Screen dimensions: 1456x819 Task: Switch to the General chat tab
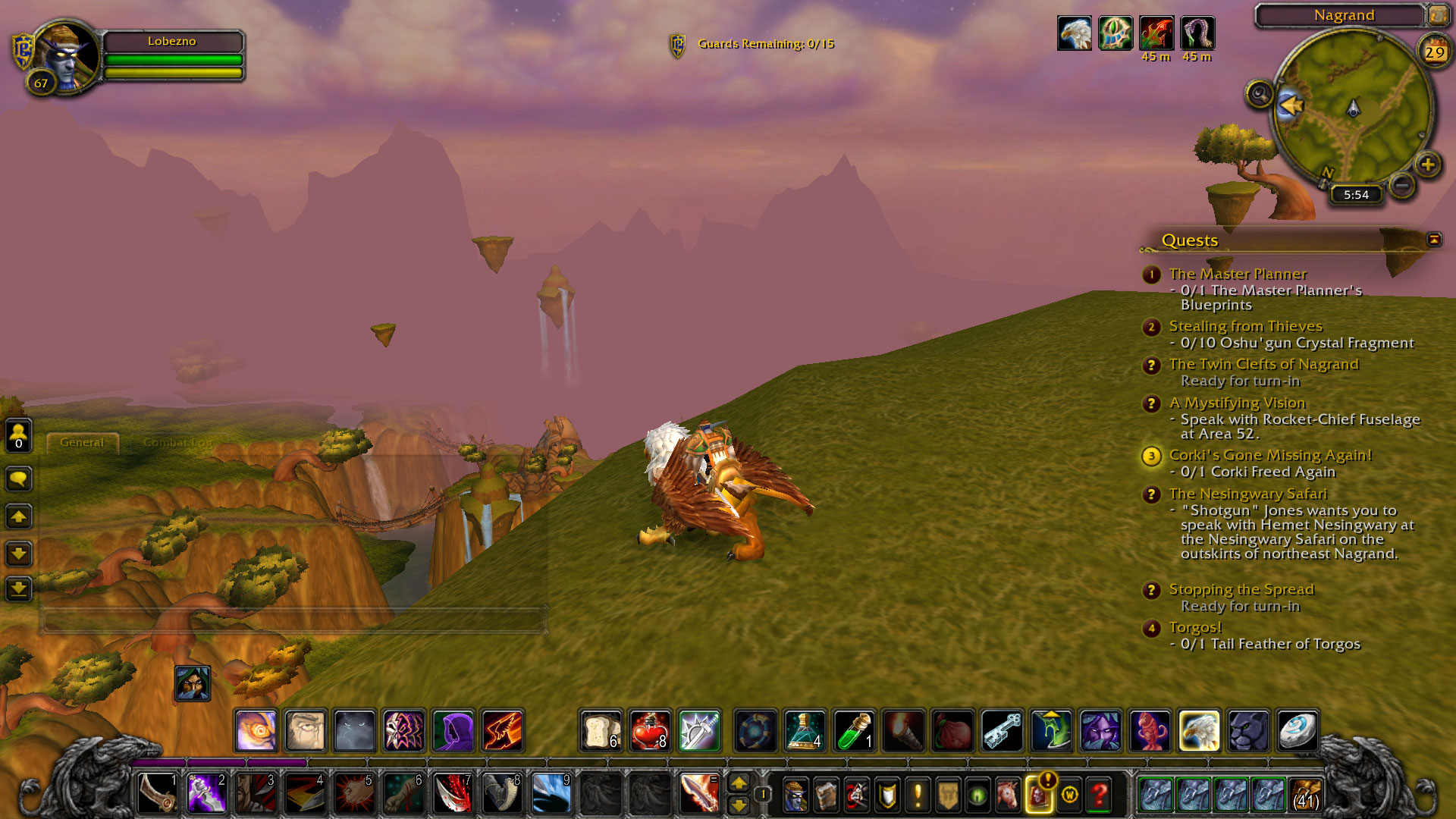(x=82, y=442)
